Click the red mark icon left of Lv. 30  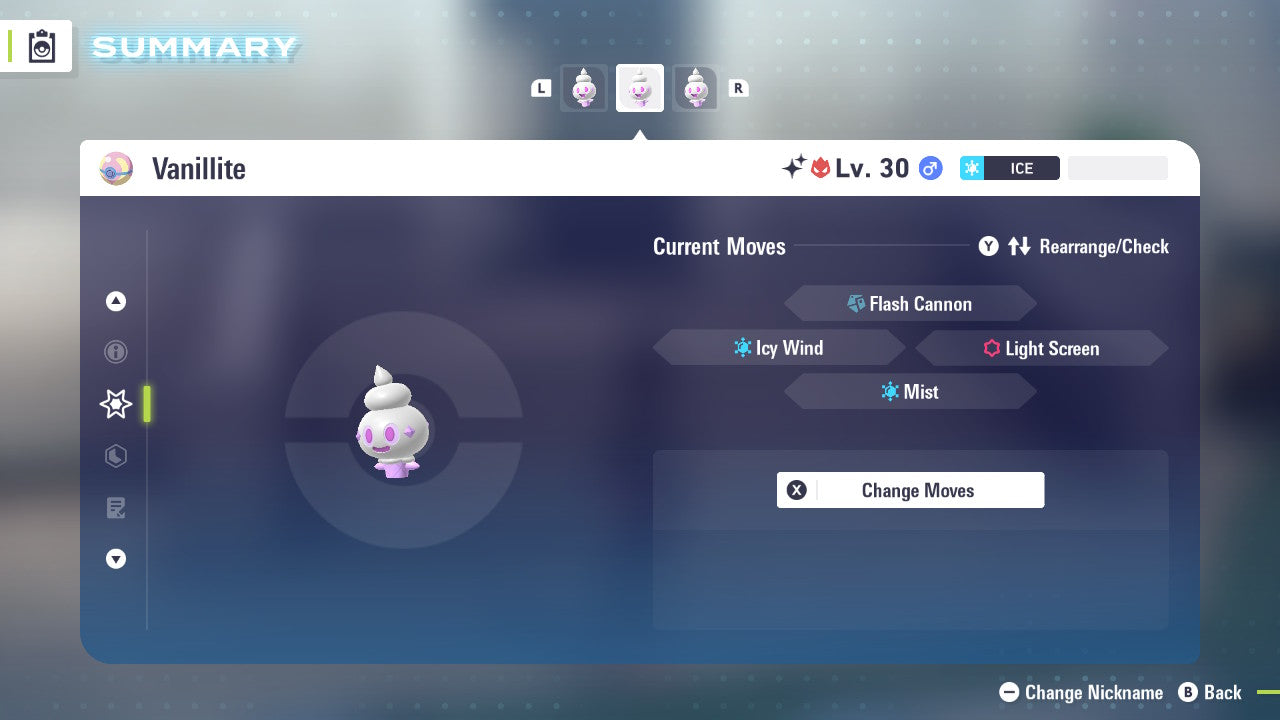coord(822,168)
